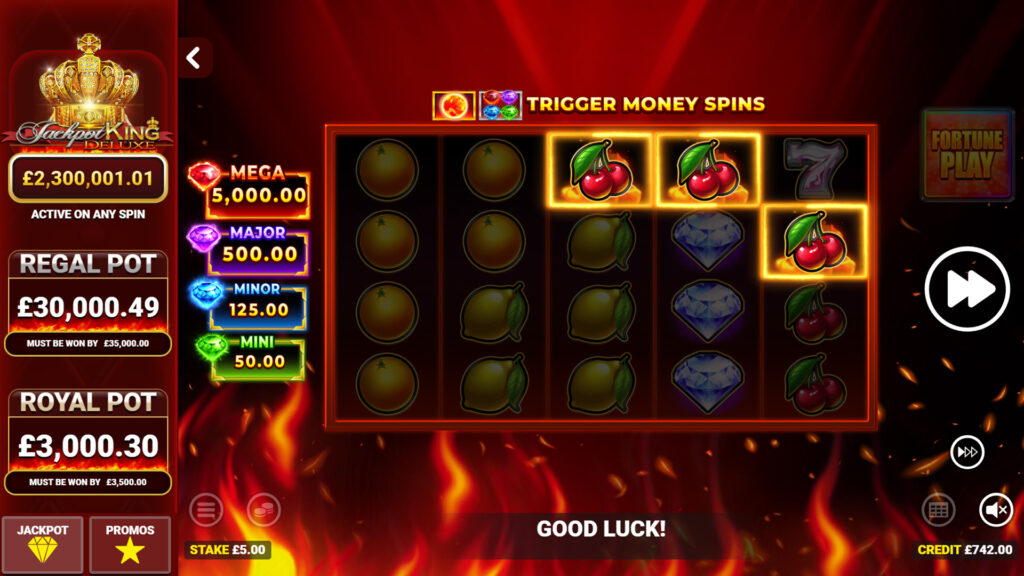Open the hamburger menu icon
Image resolution: width=1024 pixels, height=576 pixels.
(206, 510)
